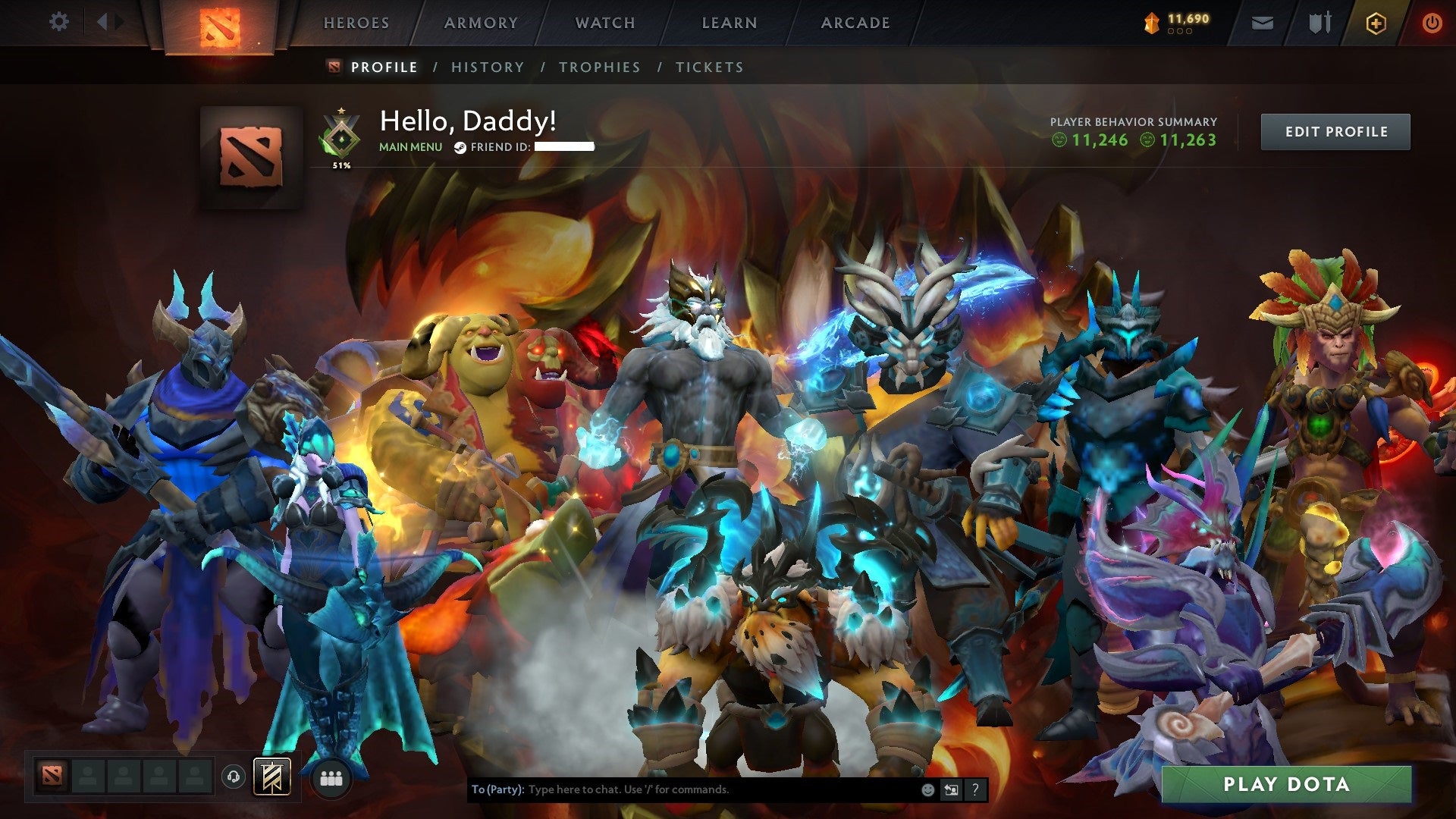Open the settings gear icon

(x=58, y=22)
